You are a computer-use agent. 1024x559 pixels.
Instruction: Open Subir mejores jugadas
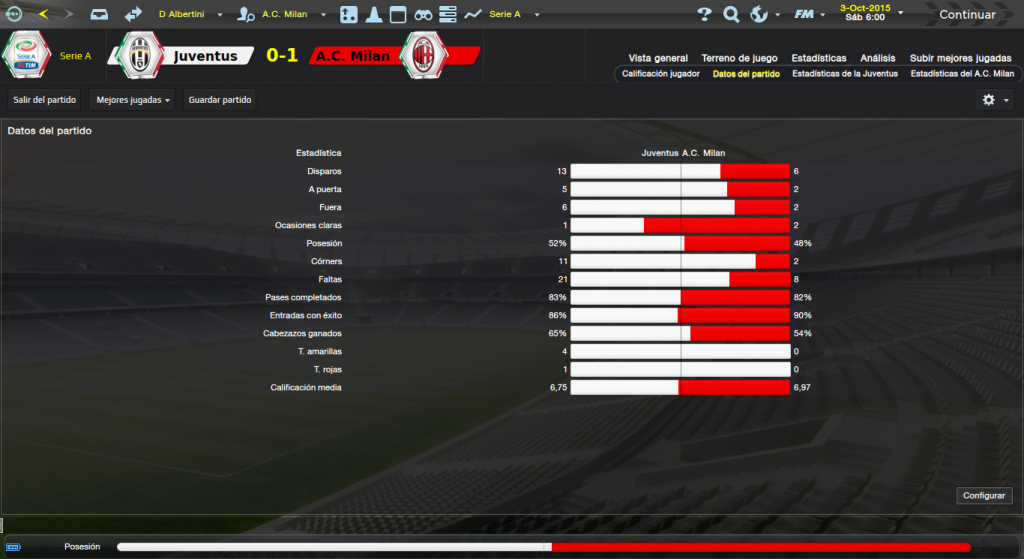(960, 58)
